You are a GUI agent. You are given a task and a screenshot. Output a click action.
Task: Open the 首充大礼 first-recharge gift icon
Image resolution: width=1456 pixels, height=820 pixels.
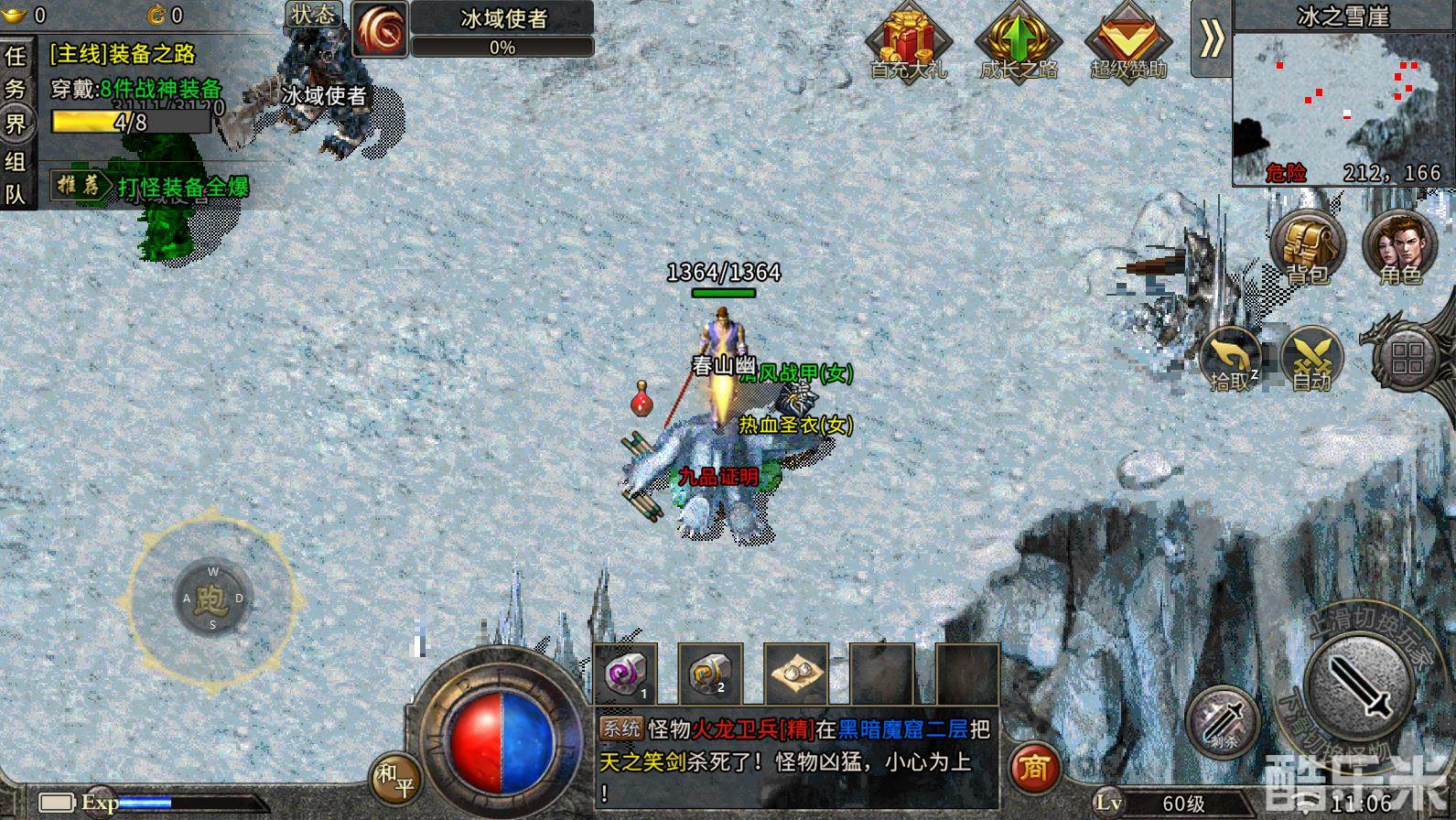907,41
